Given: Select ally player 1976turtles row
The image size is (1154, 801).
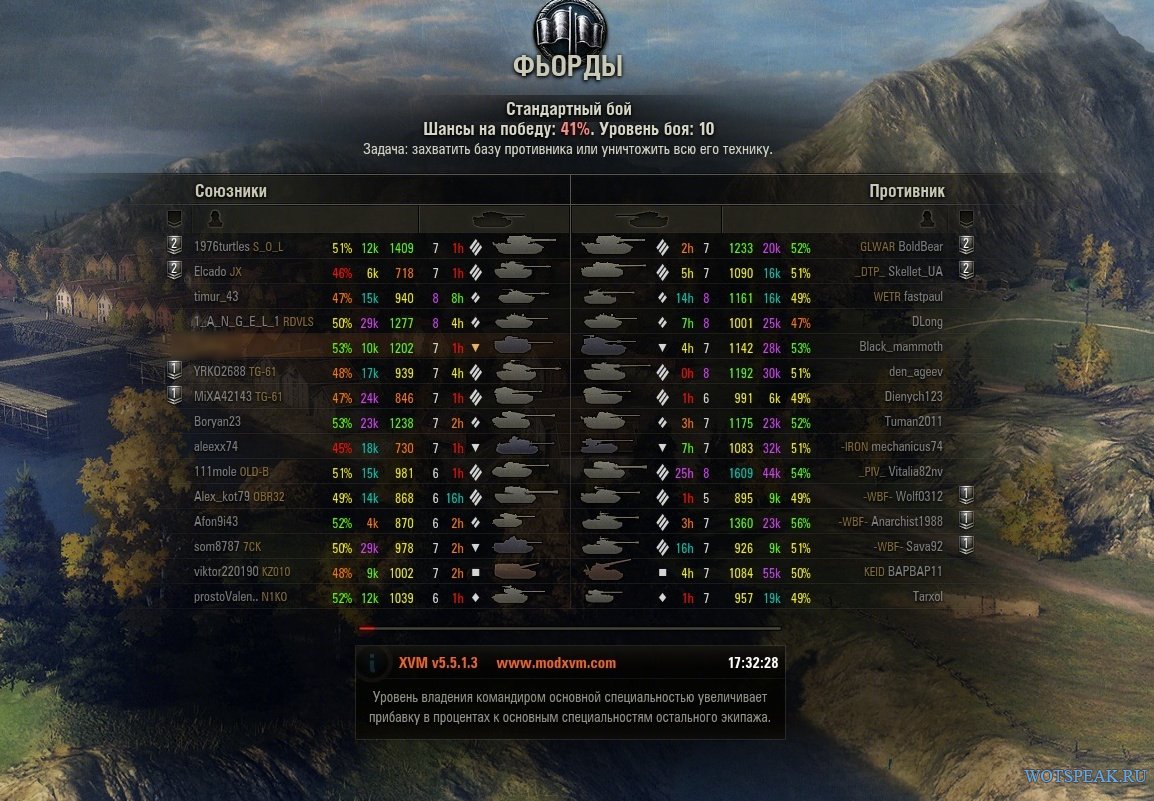Looking at the screenshot, I should click(x=222, y=247).
